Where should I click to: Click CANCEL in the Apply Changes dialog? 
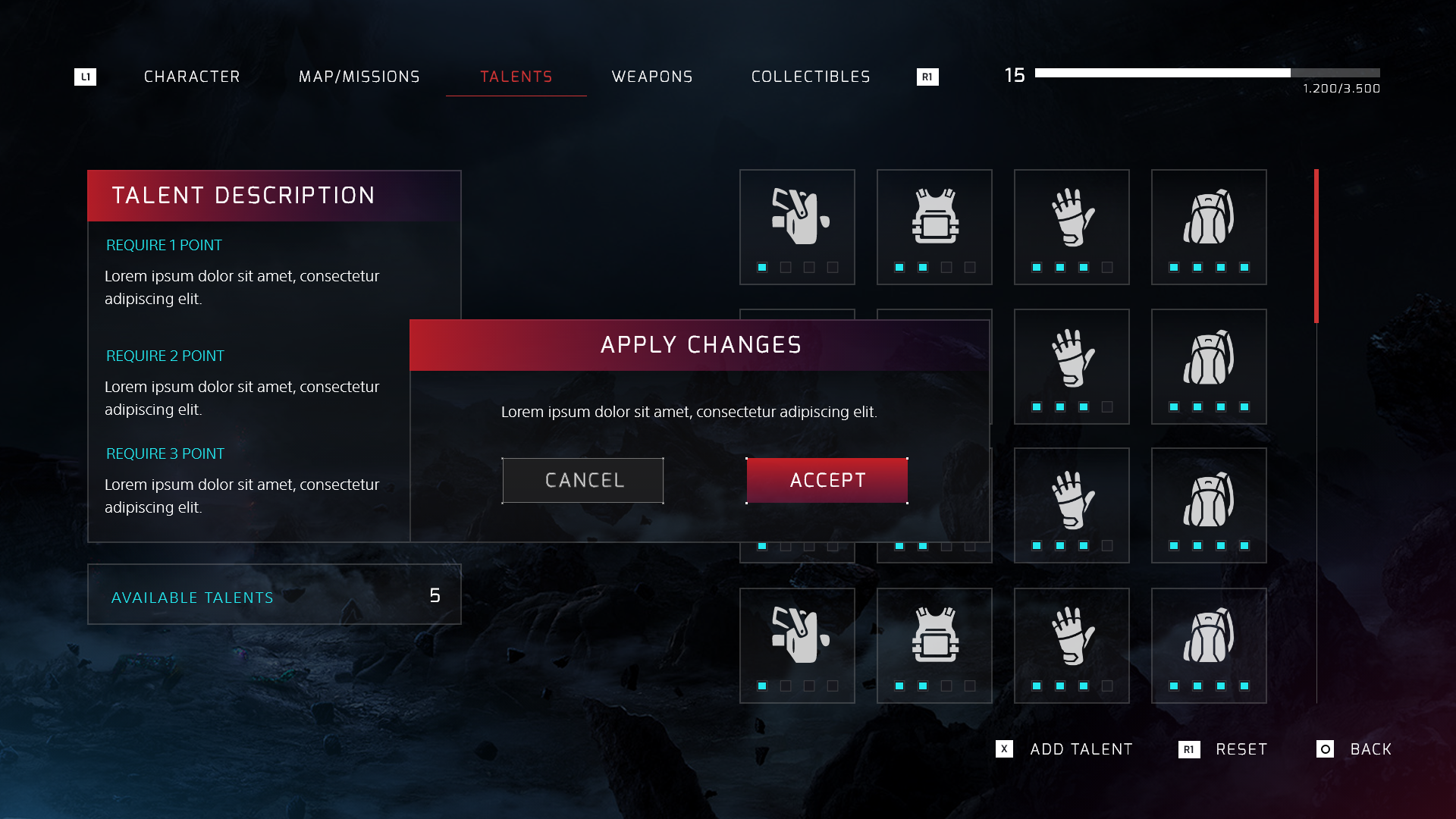[x=582, y=480]
